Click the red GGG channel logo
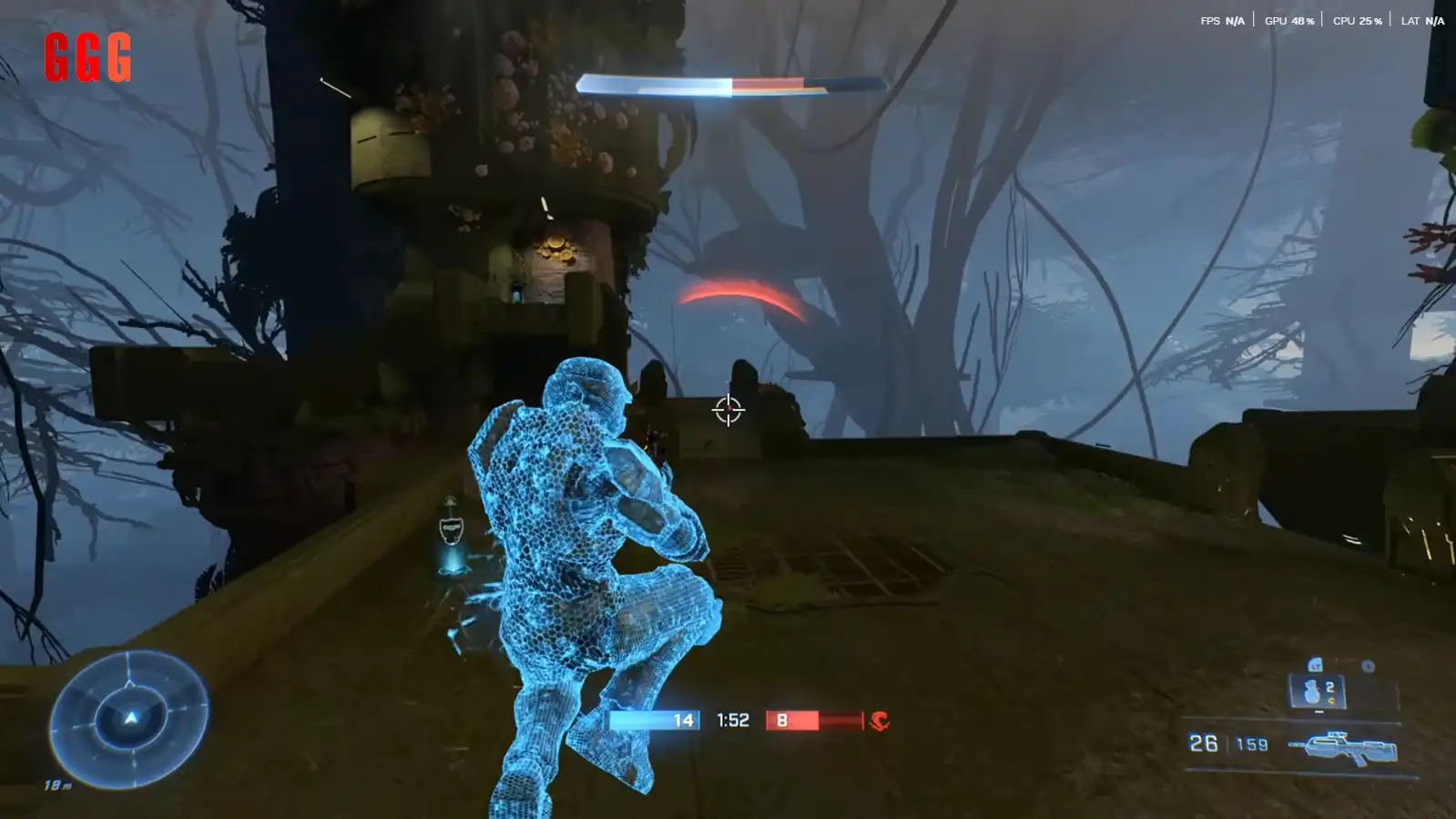 (x=87, y=57)
